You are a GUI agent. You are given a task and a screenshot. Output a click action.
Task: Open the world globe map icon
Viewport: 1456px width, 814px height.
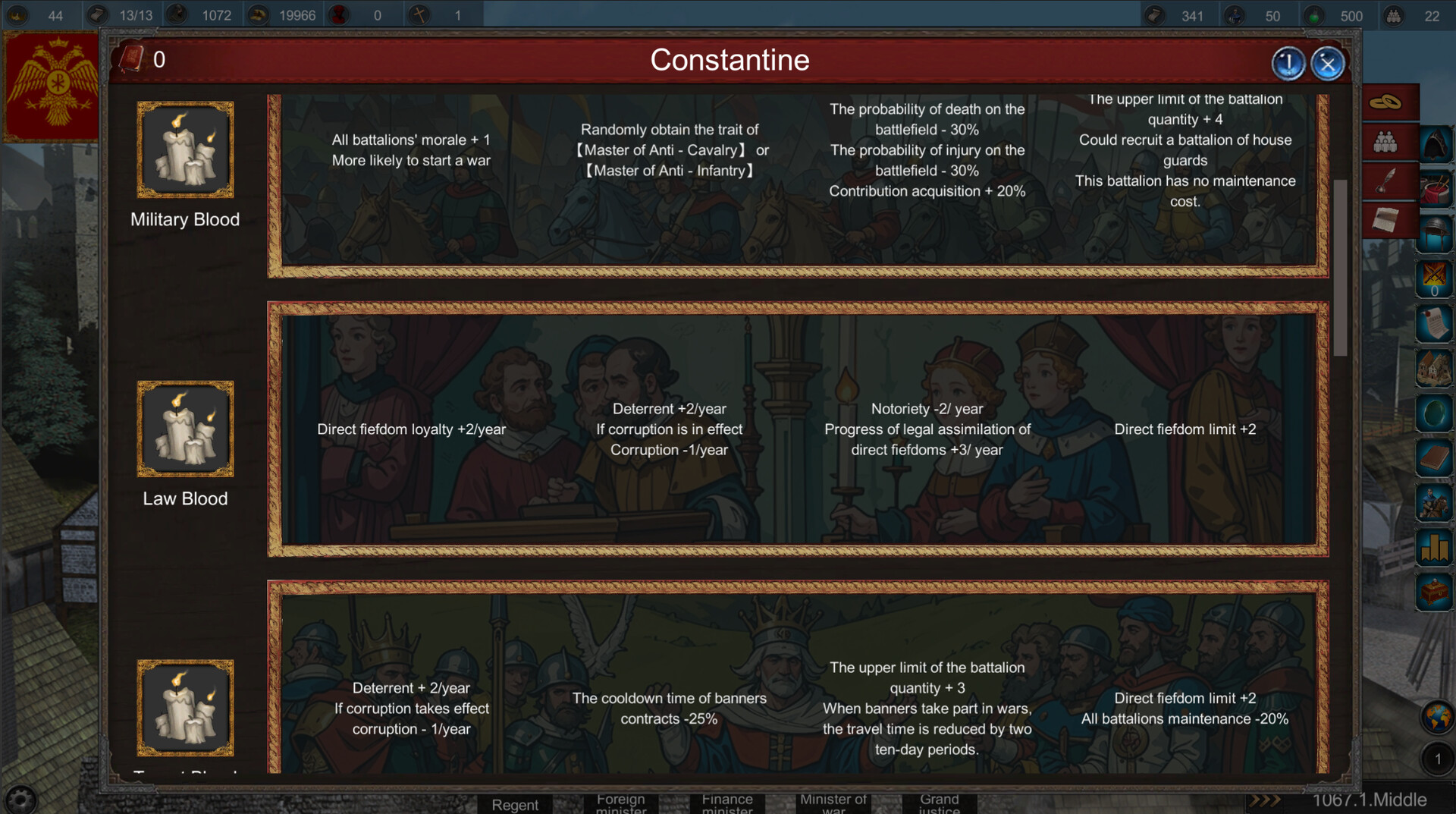[1437, 717]
